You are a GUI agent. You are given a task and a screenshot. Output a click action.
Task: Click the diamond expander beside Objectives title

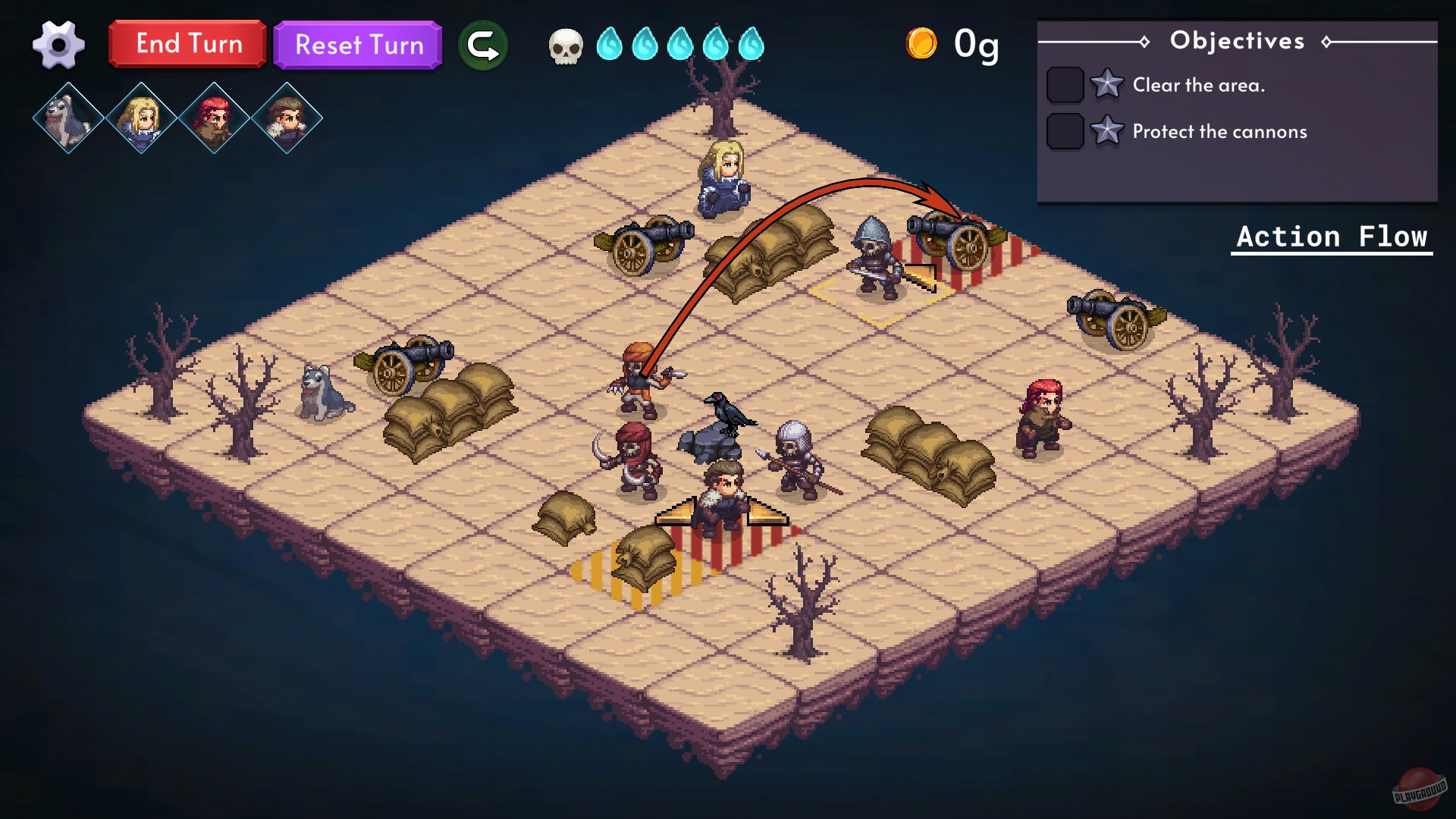click(1145, 42)
